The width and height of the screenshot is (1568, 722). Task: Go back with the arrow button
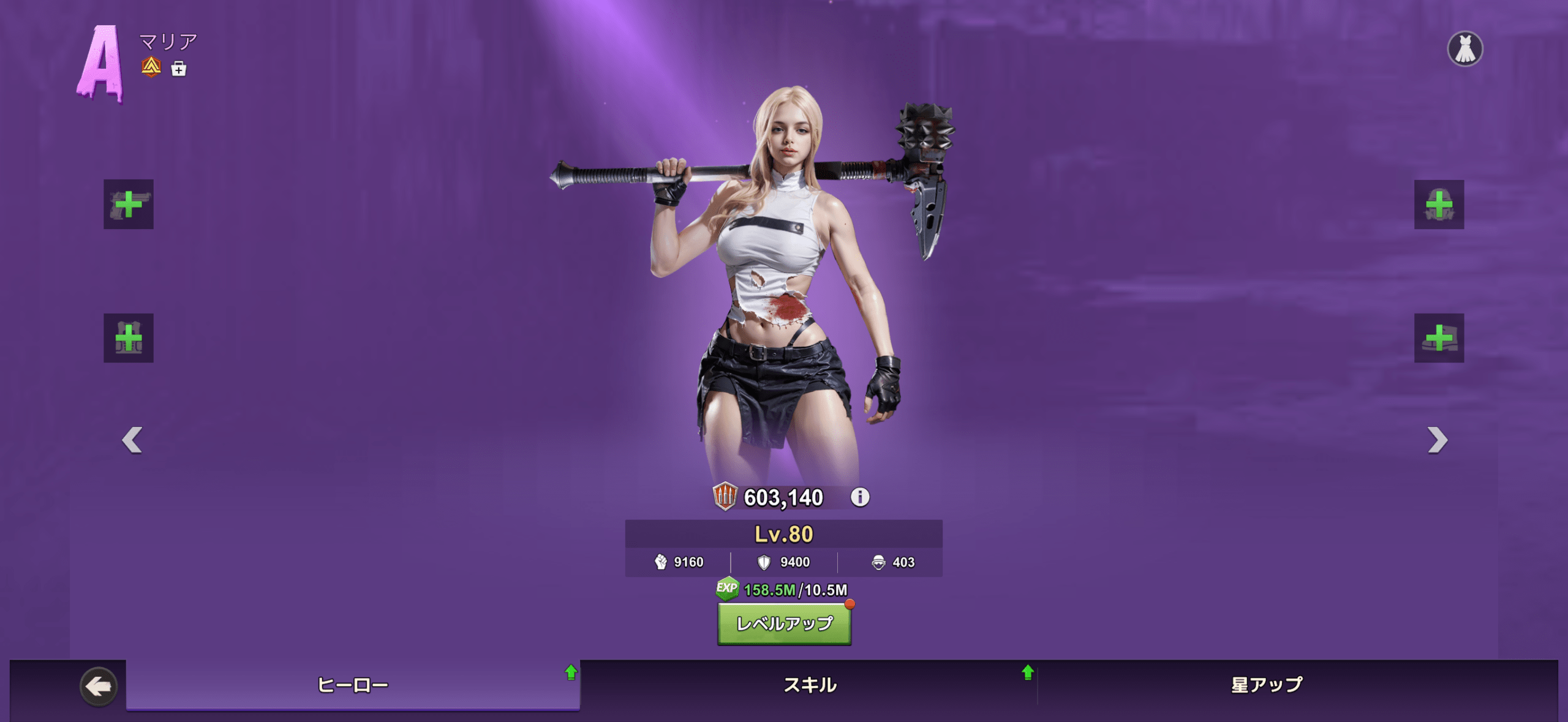[x=98, y=686]
